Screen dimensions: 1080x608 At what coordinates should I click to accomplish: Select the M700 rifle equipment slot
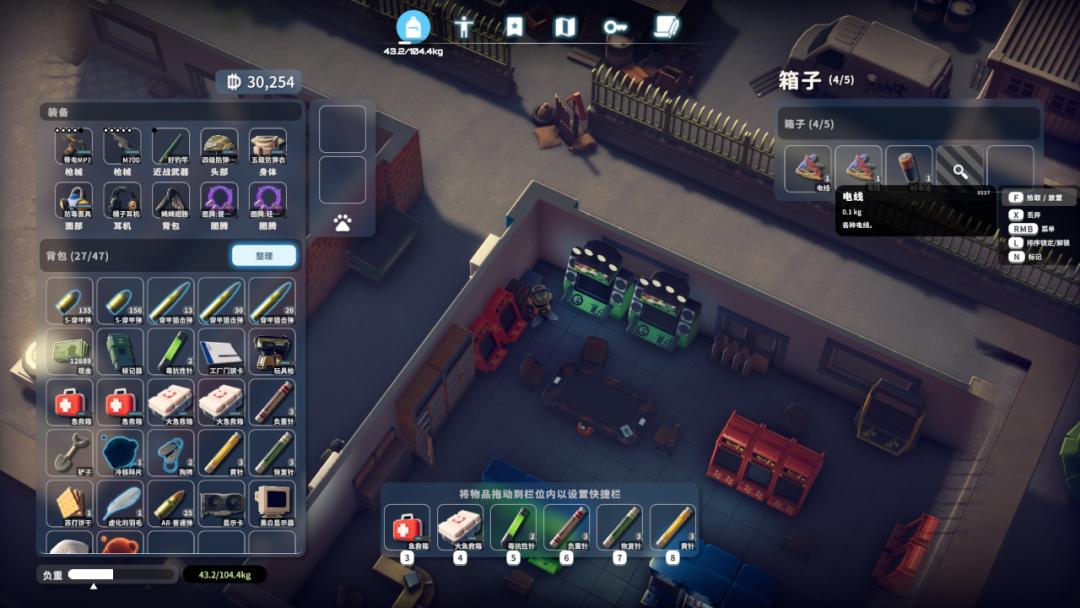[122, 148]
